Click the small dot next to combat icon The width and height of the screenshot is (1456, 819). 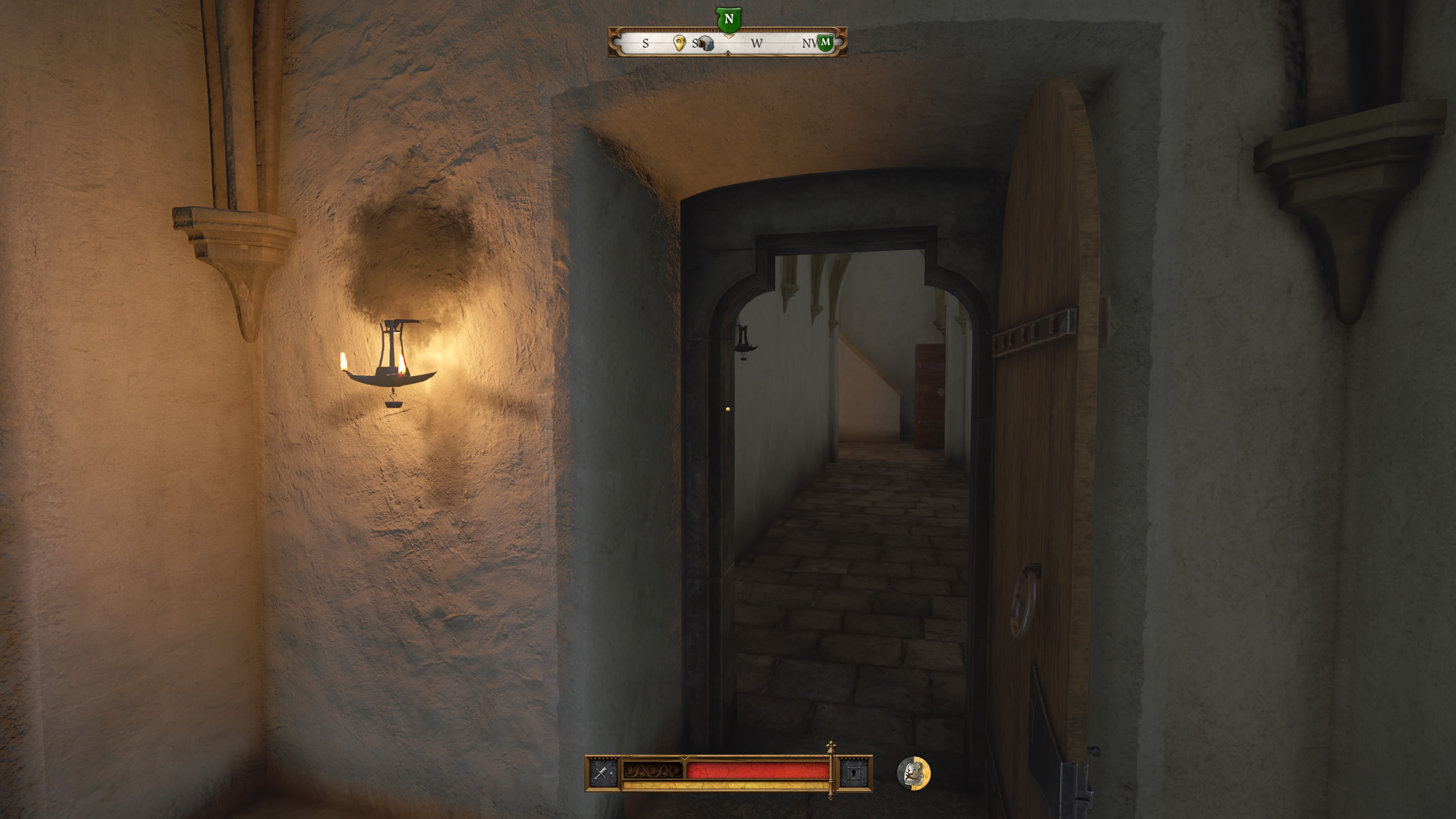611,774
